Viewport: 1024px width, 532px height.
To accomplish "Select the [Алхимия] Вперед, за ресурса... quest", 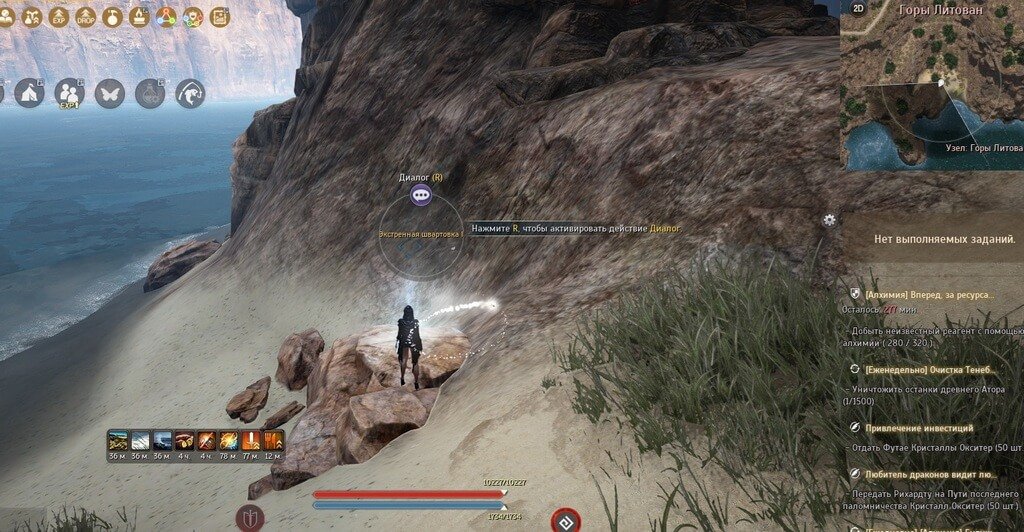I will pyautogui.click(x=930, y=295).
